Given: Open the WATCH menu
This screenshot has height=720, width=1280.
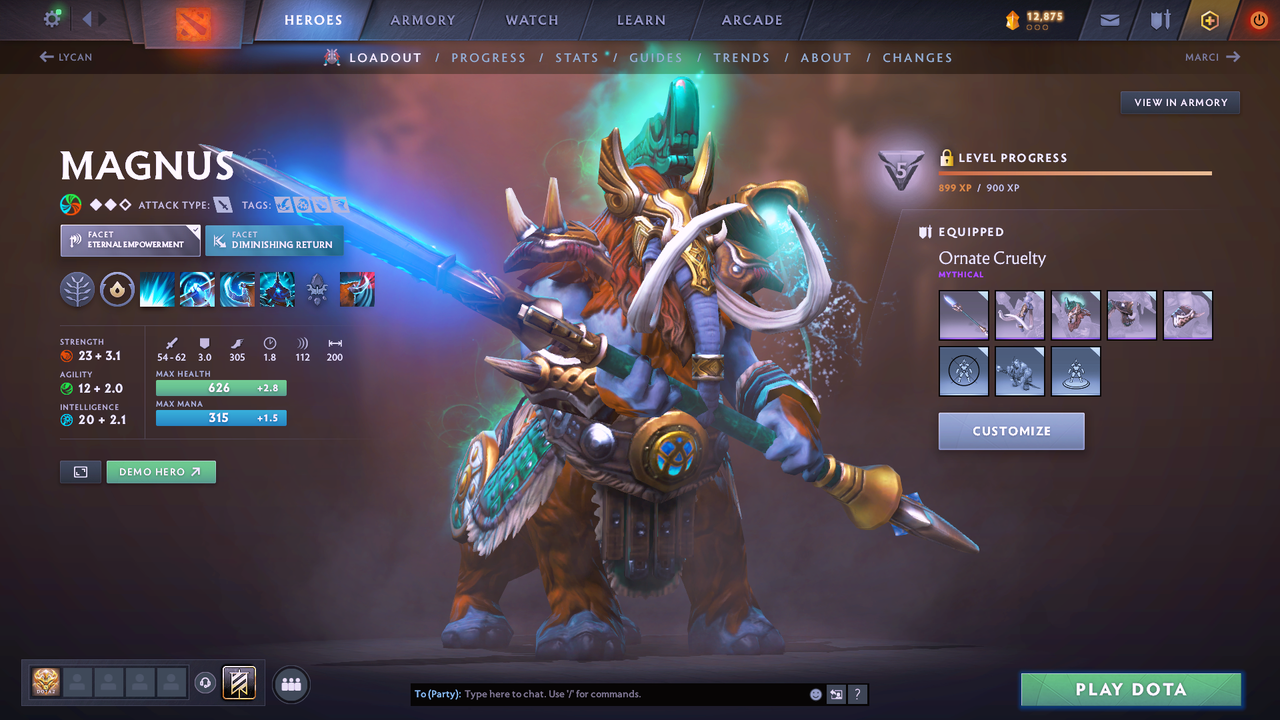Looking at the screenshot, I should click(x=531, y=19).
